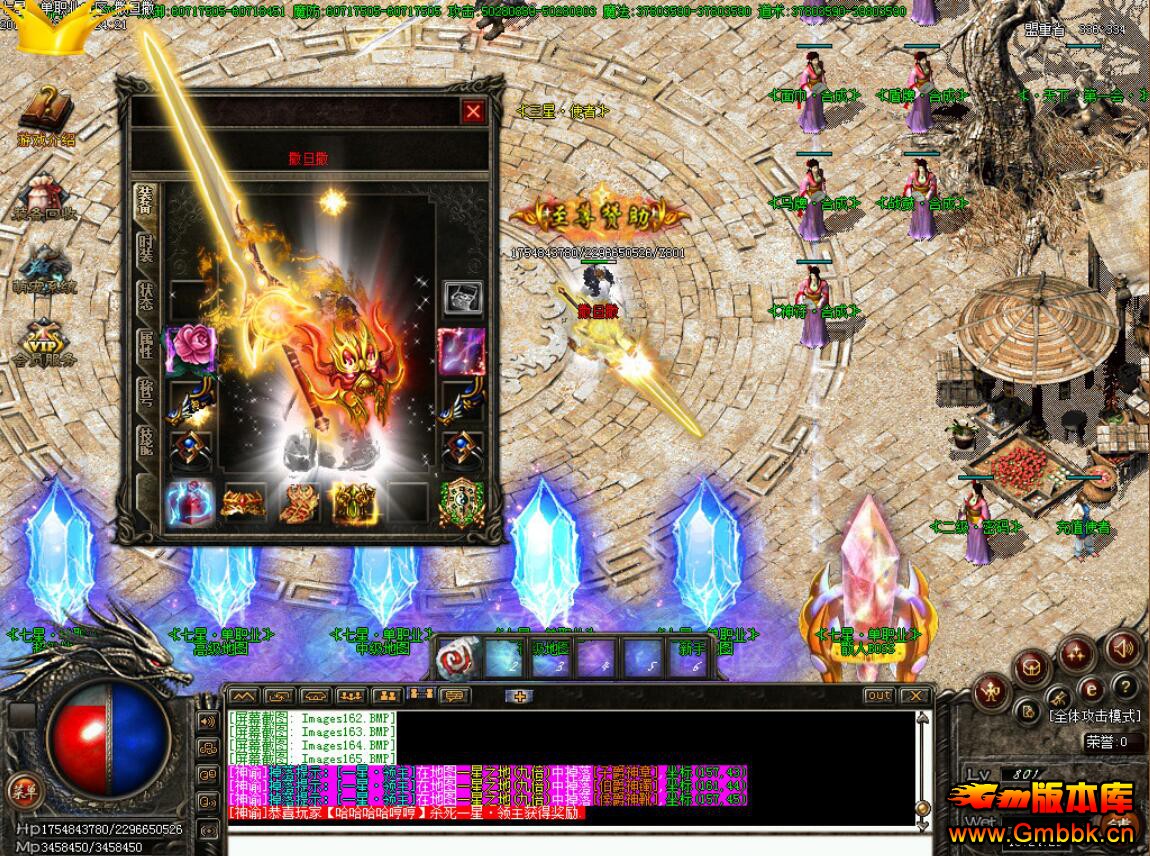Screen dimensions: 1150x856
Task: Open the 装备回收 equipment recycle icon
Action: point(45,194)
